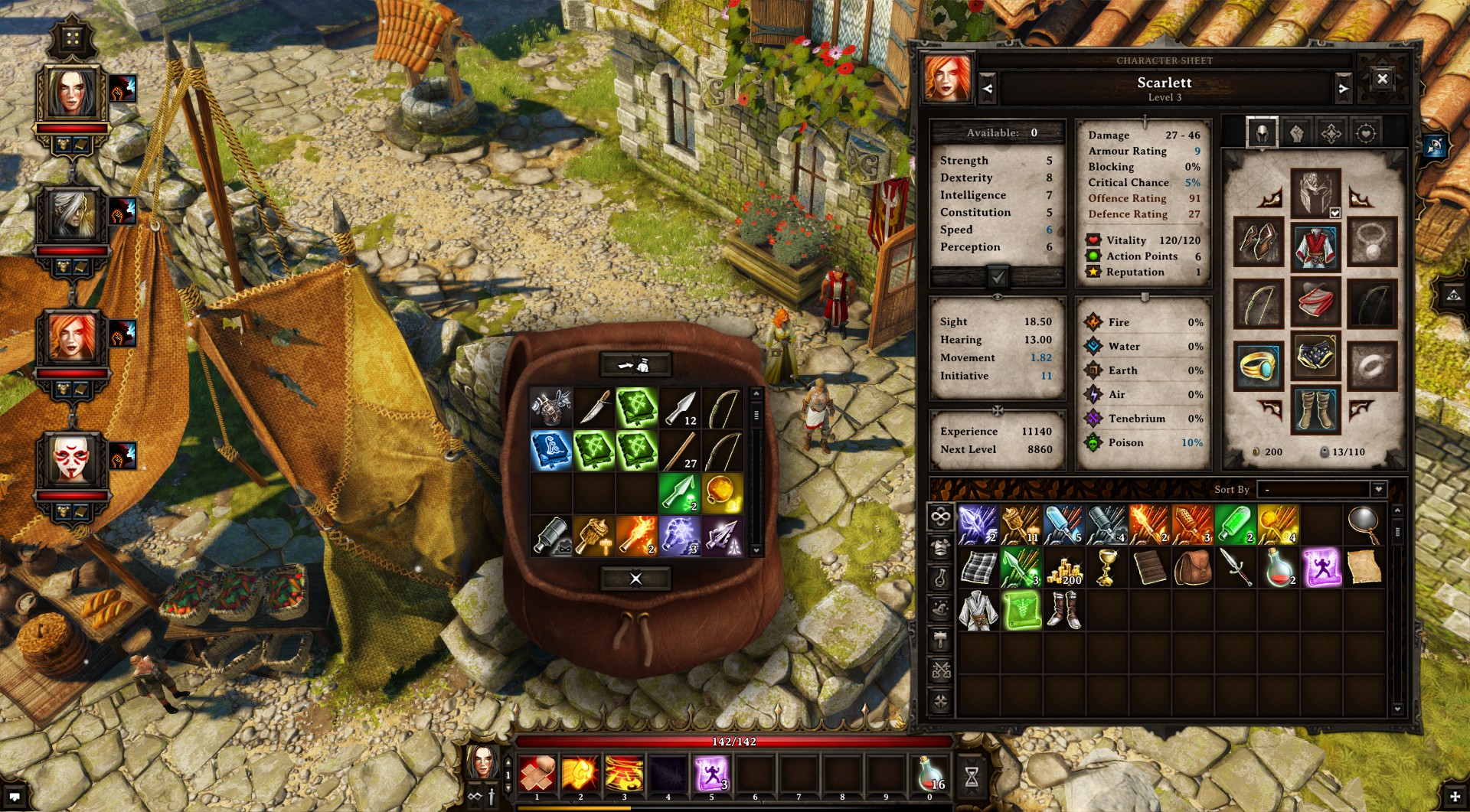Open the Sort By dropdown
This screenshot has width=1470, height=812.
pos(1378,489)
